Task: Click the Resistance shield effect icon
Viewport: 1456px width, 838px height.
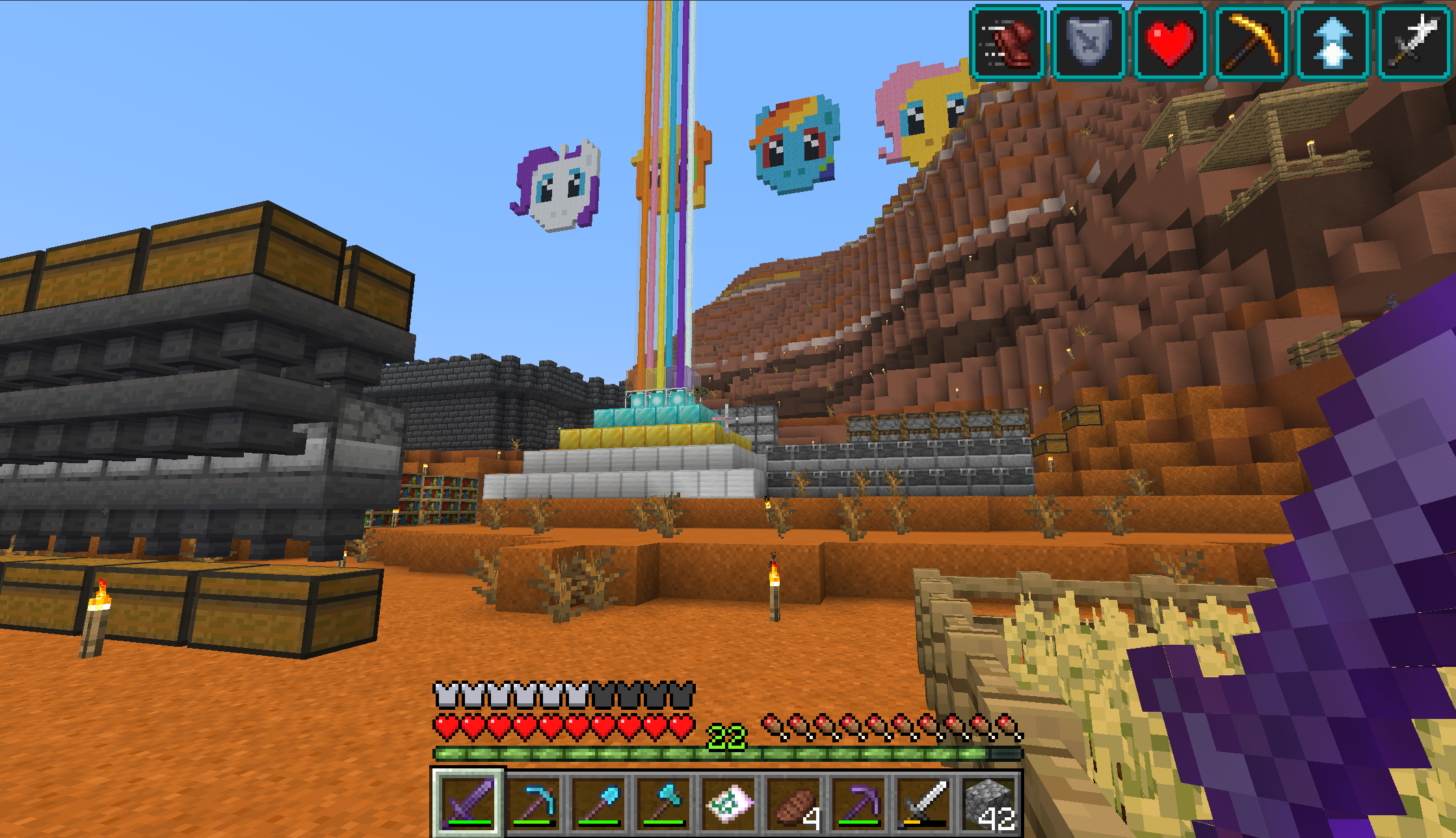Action: pos(1089,43)
